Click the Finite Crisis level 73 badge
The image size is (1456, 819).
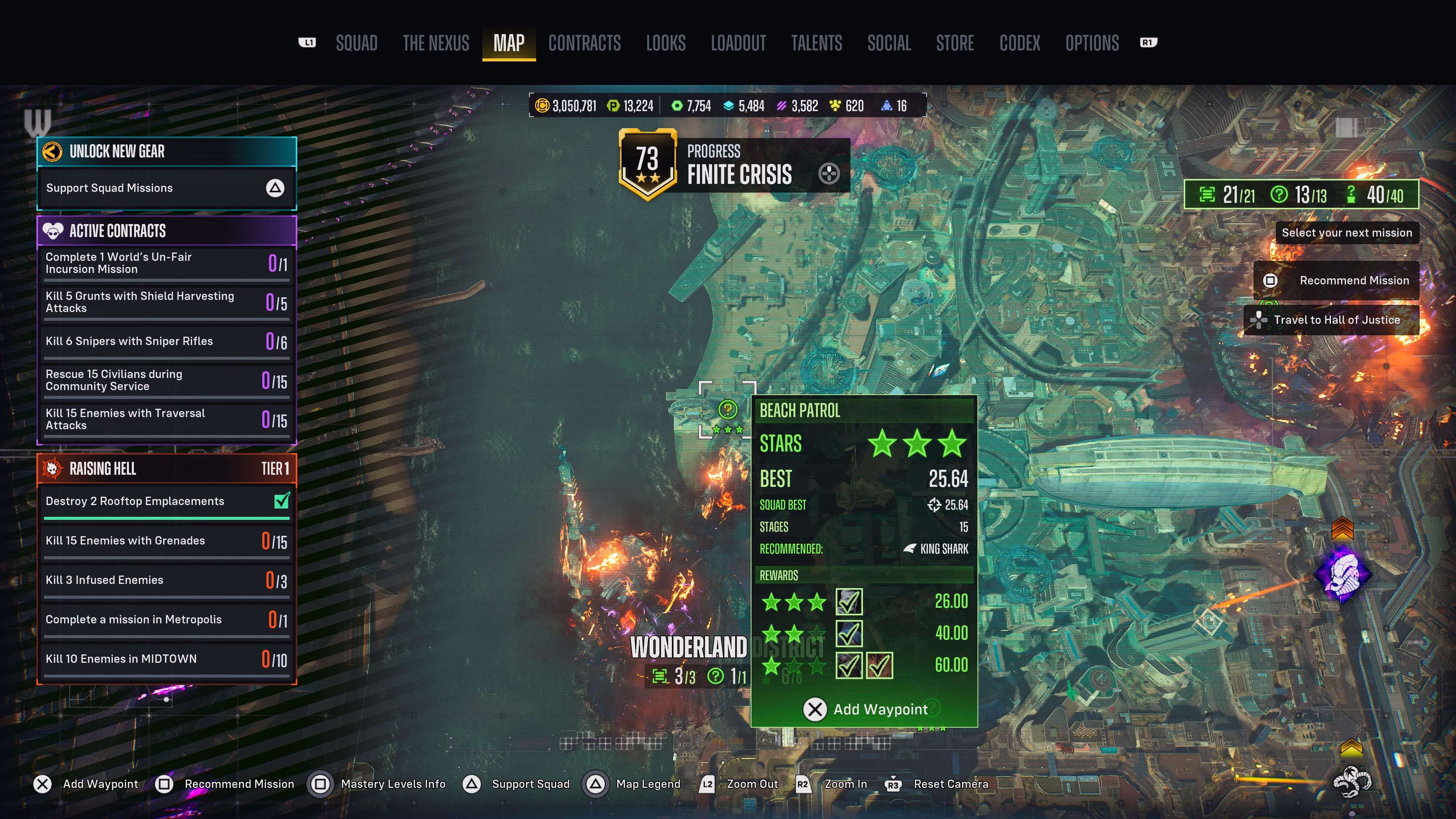click(x=648, y=164)
